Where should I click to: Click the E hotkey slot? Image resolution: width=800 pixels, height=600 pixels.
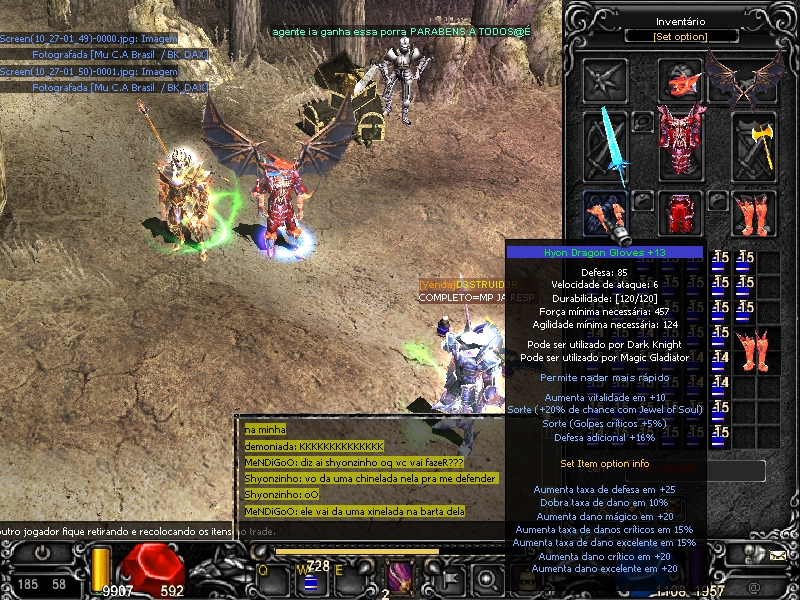349,575
